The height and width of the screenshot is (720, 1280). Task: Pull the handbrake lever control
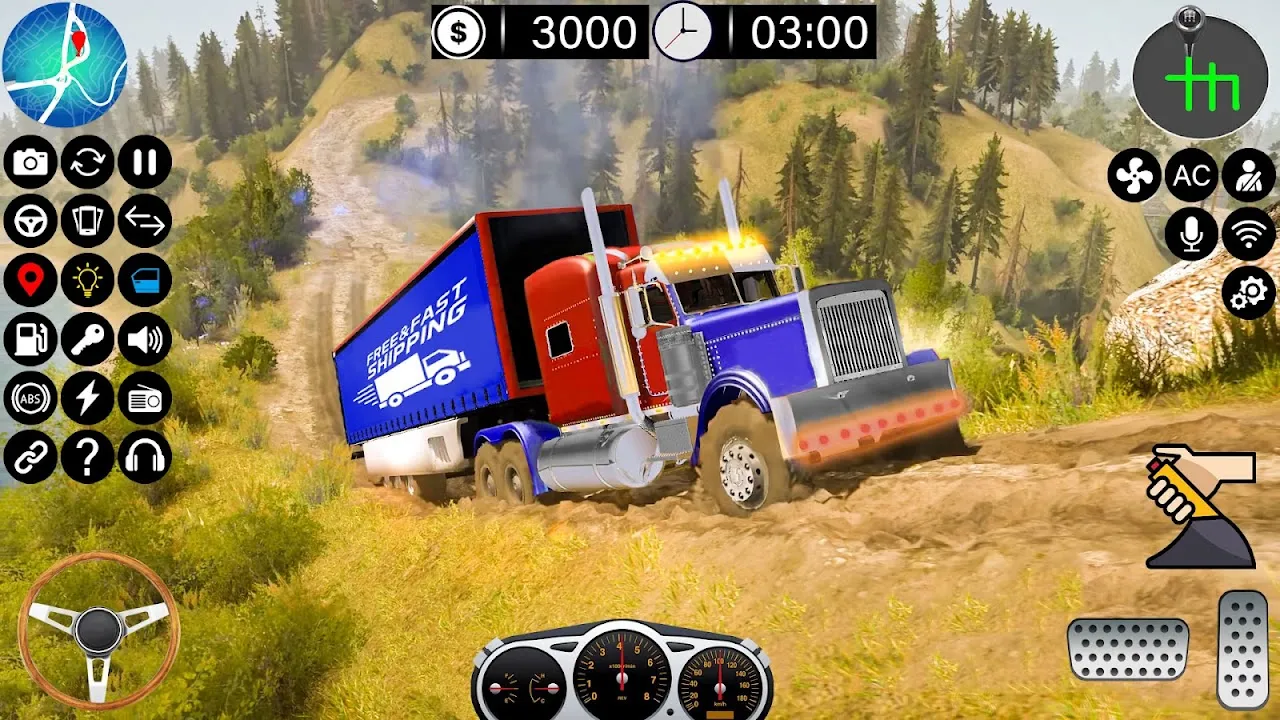[x=1200, y=507]
